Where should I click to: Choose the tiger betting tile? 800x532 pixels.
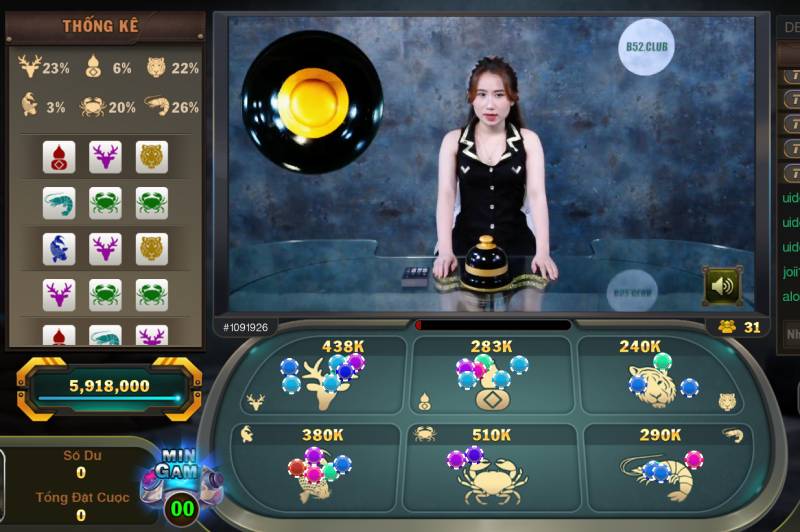click(659, 377)
